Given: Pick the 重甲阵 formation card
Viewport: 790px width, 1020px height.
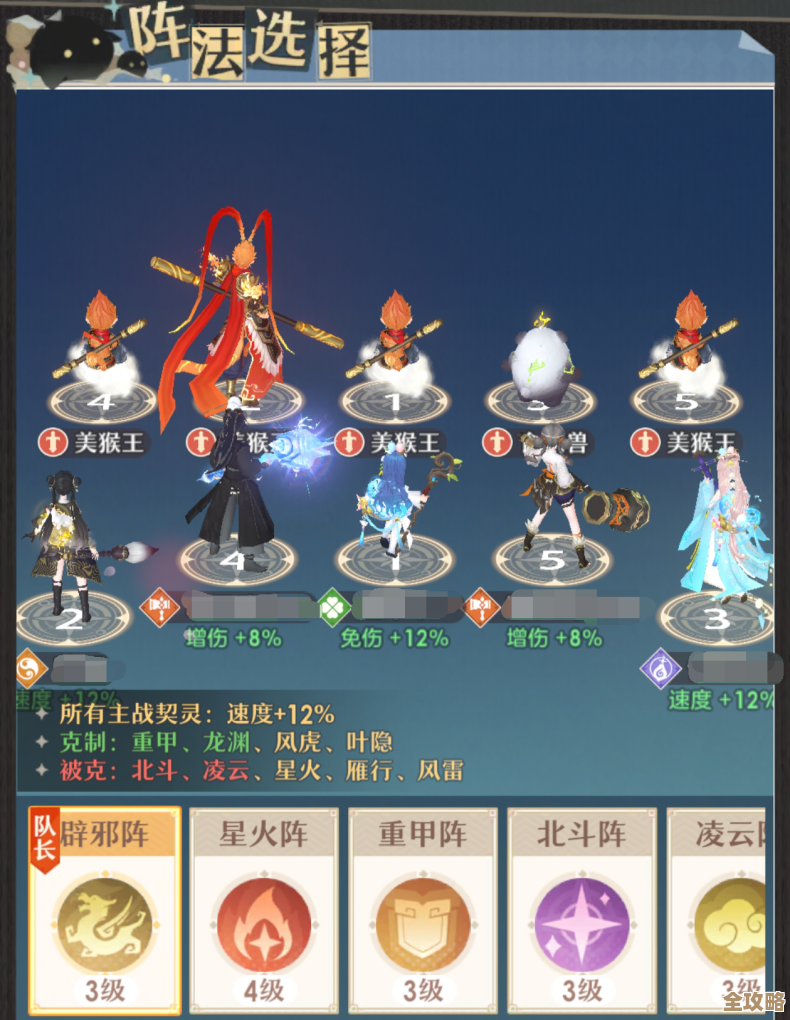Looking at the screenshot, I should [423, 908].
